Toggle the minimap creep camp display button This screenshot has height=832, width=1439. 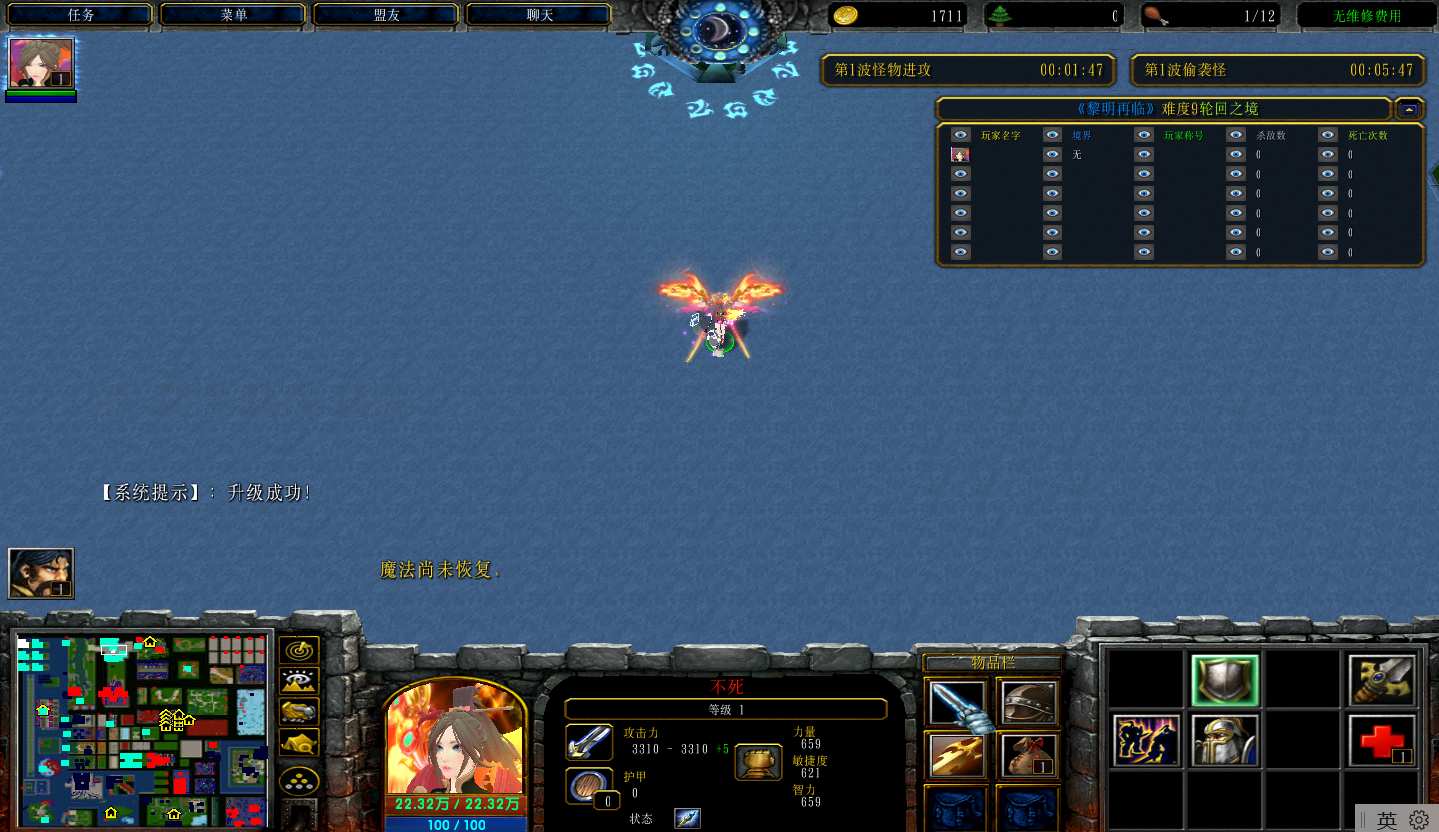[x=299, y=743]
